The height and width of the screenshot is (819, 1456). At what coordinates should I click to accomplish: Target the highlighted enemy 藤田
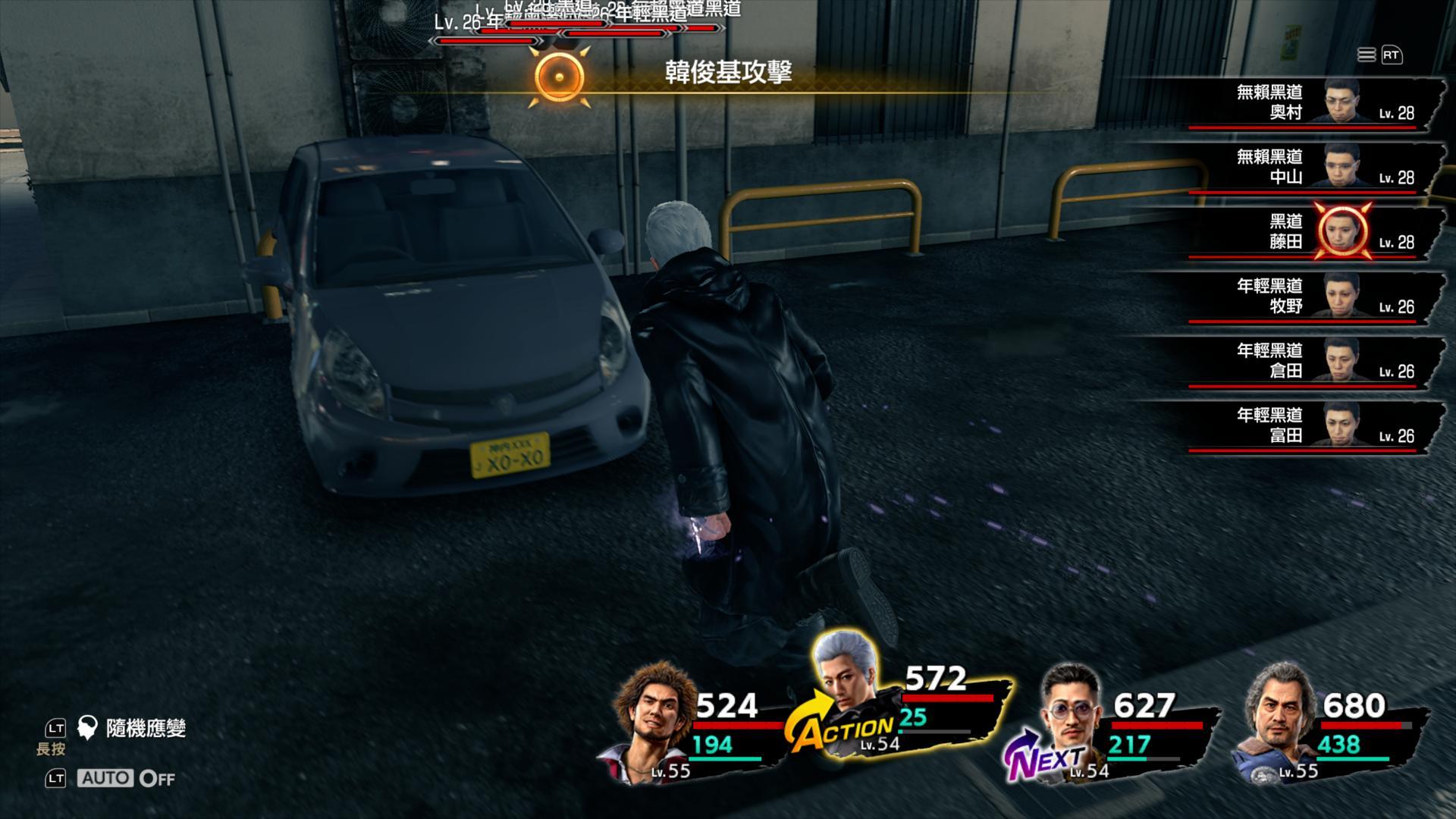1289,231
